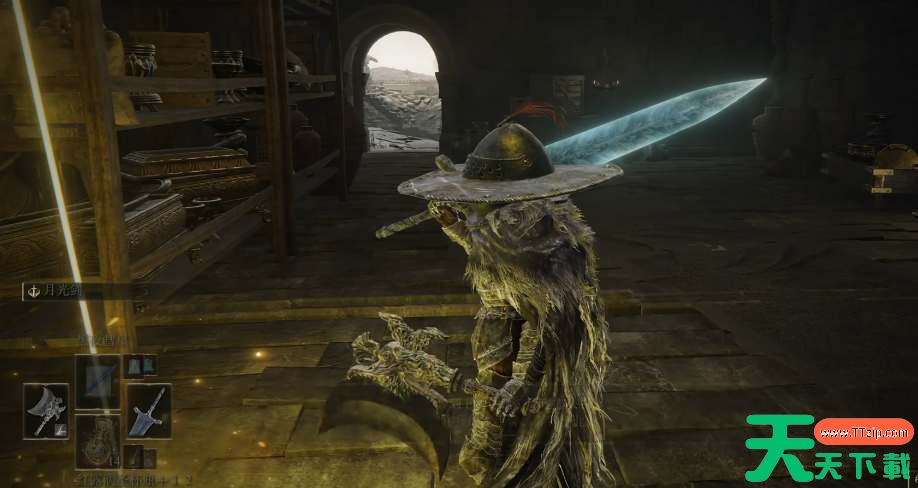Select the right-hand greatsword weapon slot
Viewport: 918px width, 488px height.
coord(148,410)
